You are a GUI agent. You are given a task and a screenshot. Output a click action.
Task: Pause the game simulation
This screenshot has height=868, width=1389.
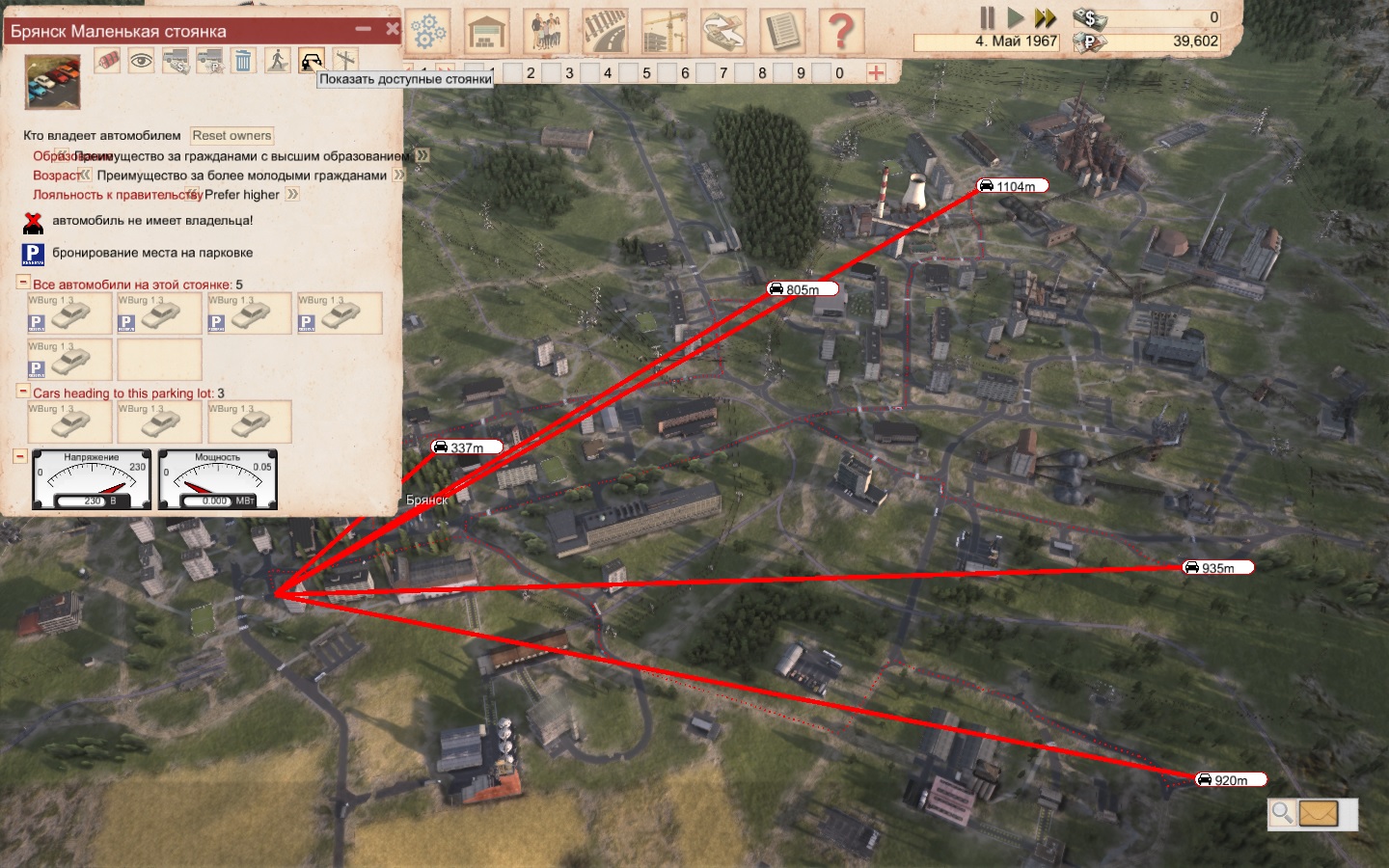pos(987,17)
